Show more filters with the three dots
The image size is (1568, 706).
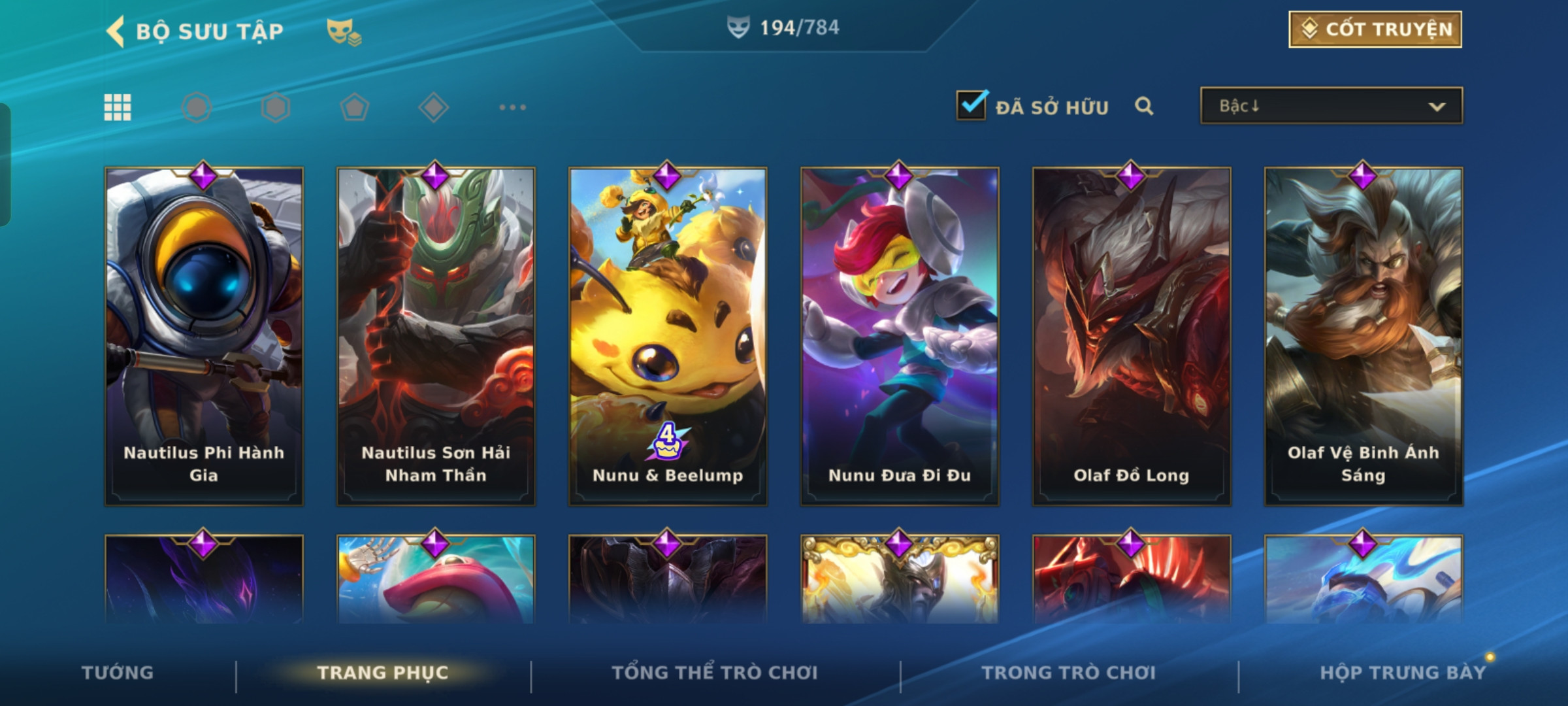click(512, 107)
